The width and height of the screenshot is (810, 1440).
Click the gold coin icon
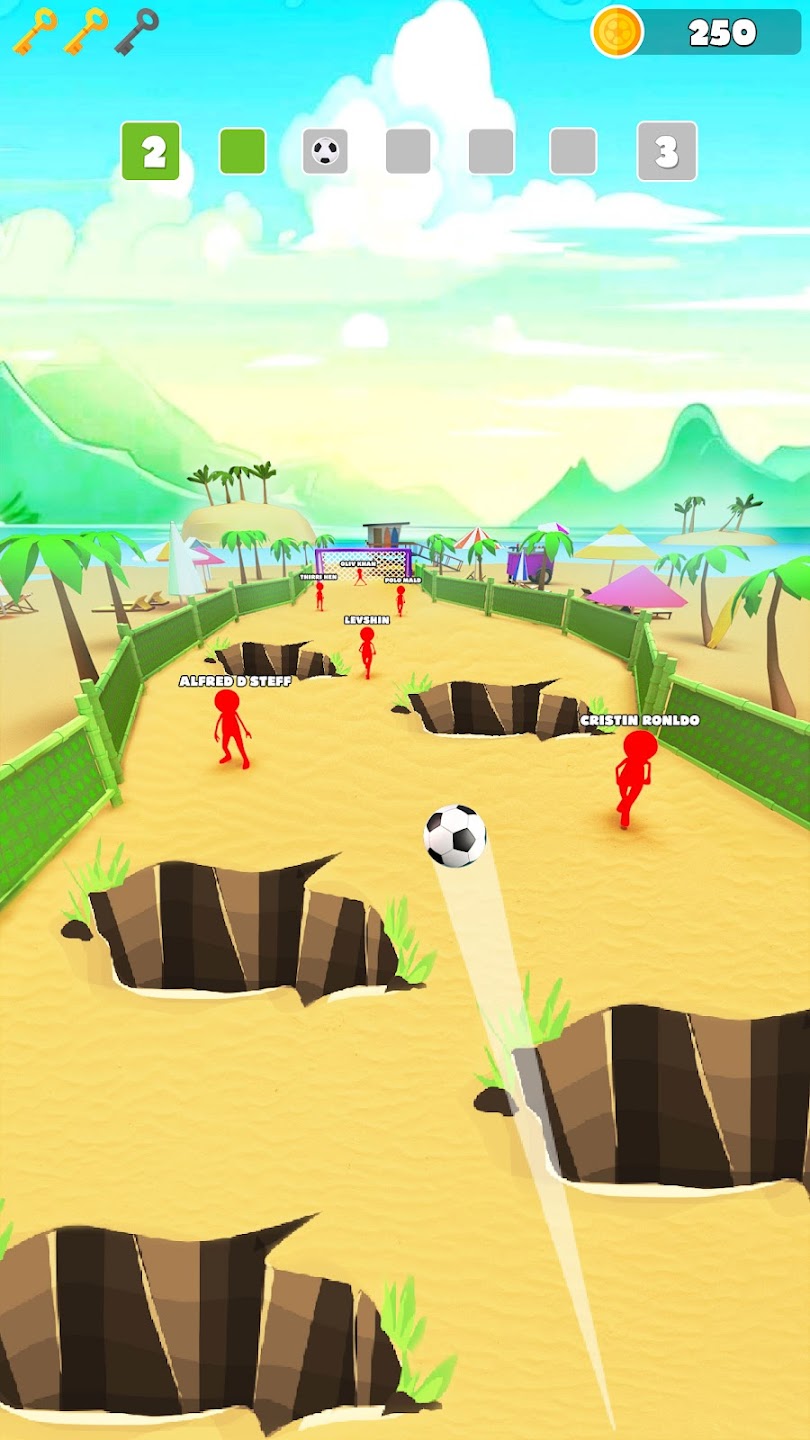[x=617, y=32]
